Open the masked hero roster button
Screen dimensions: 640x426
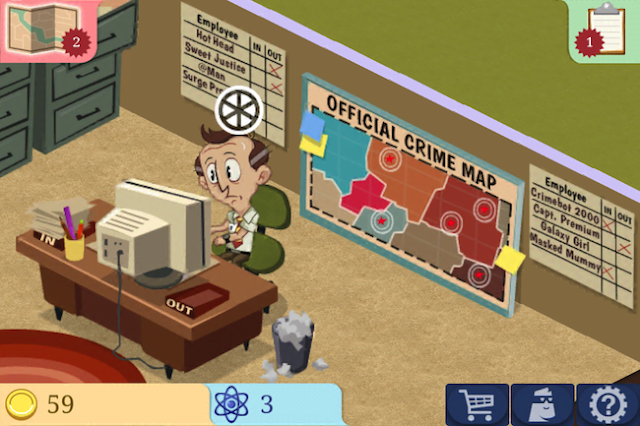(542, 405)
